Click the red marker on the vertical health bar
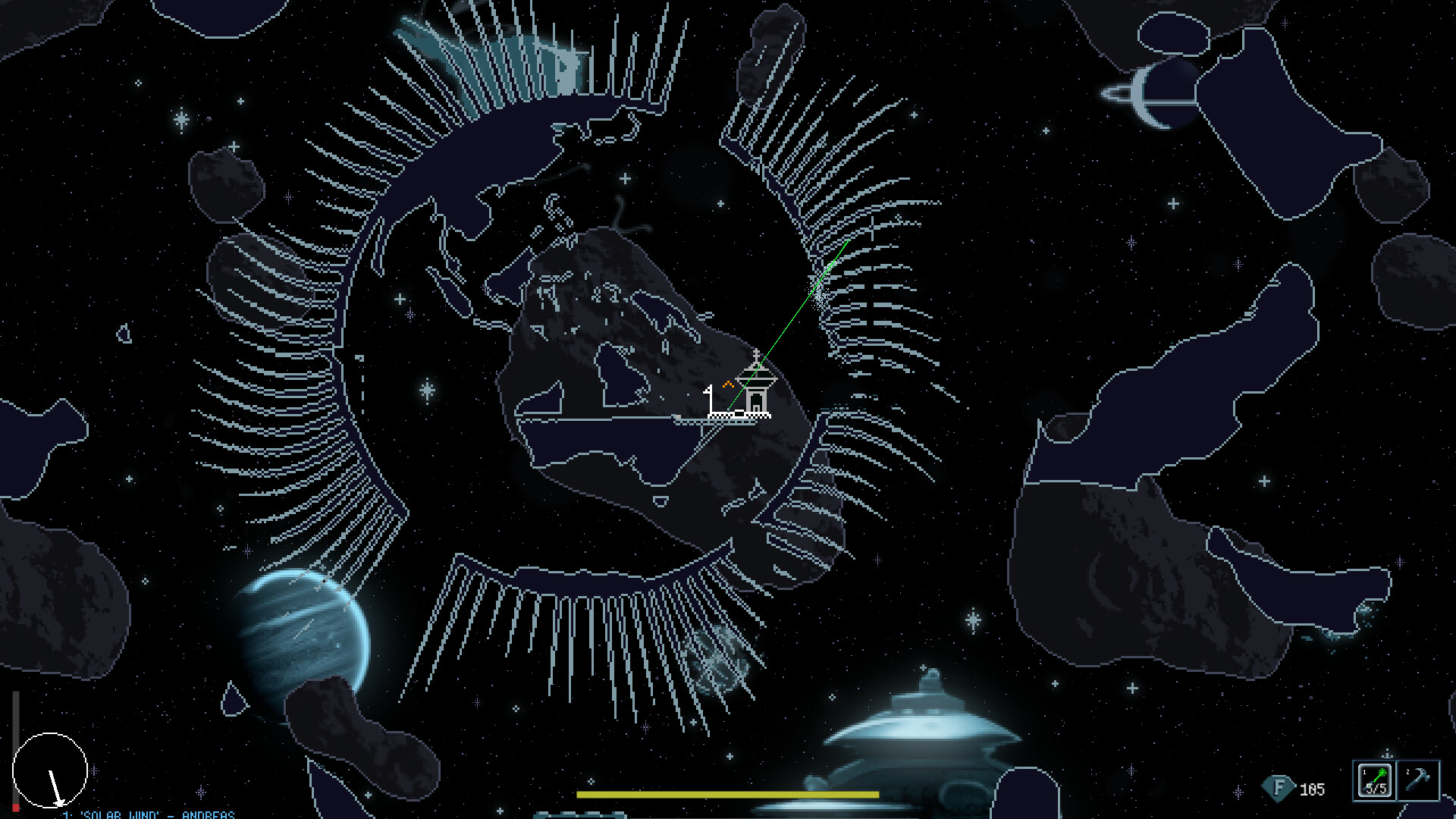This screenshot has width=1456, height=819. 15,806
